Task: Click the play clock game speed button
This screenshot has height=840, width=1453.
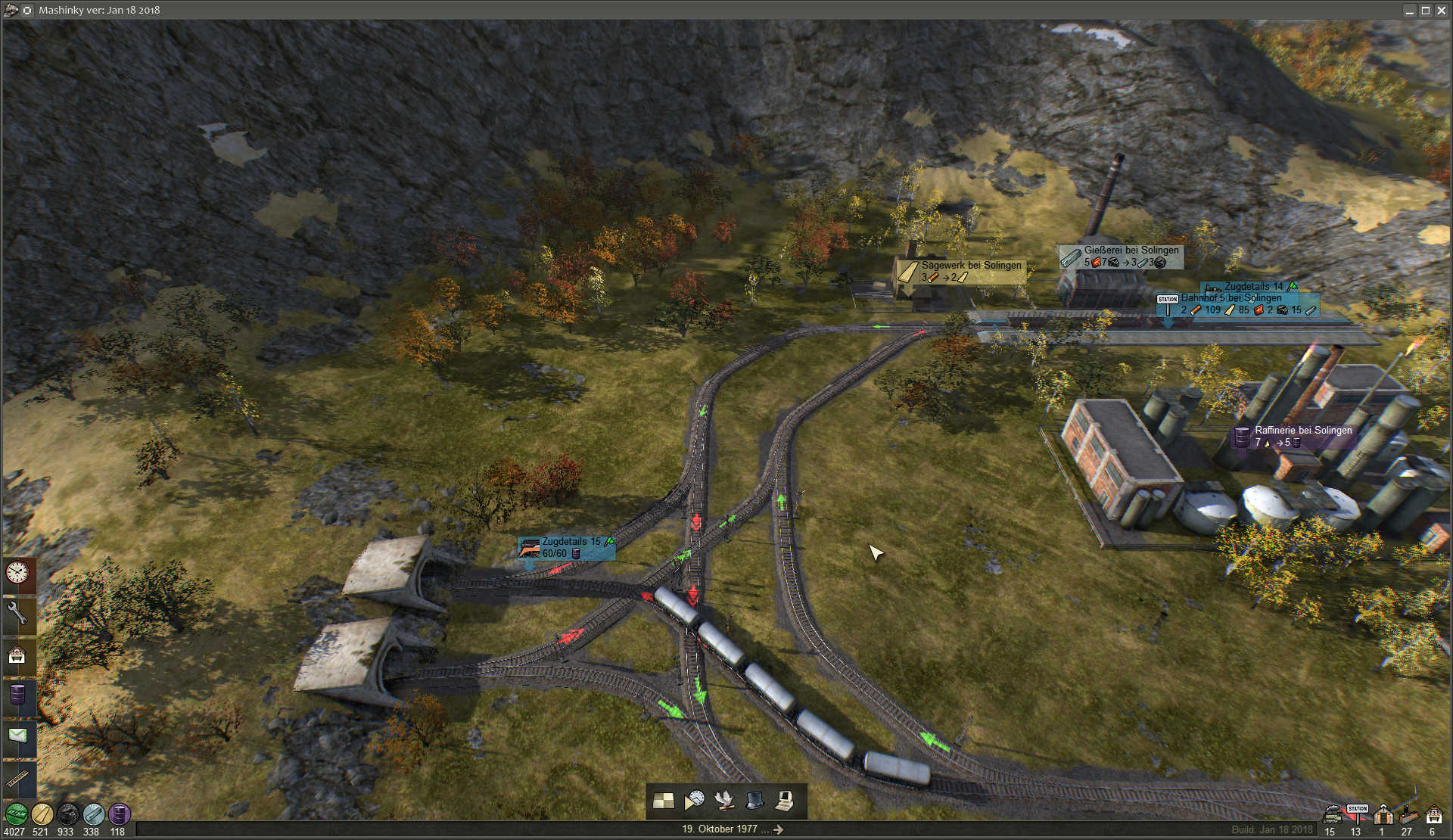Action: 694,801
